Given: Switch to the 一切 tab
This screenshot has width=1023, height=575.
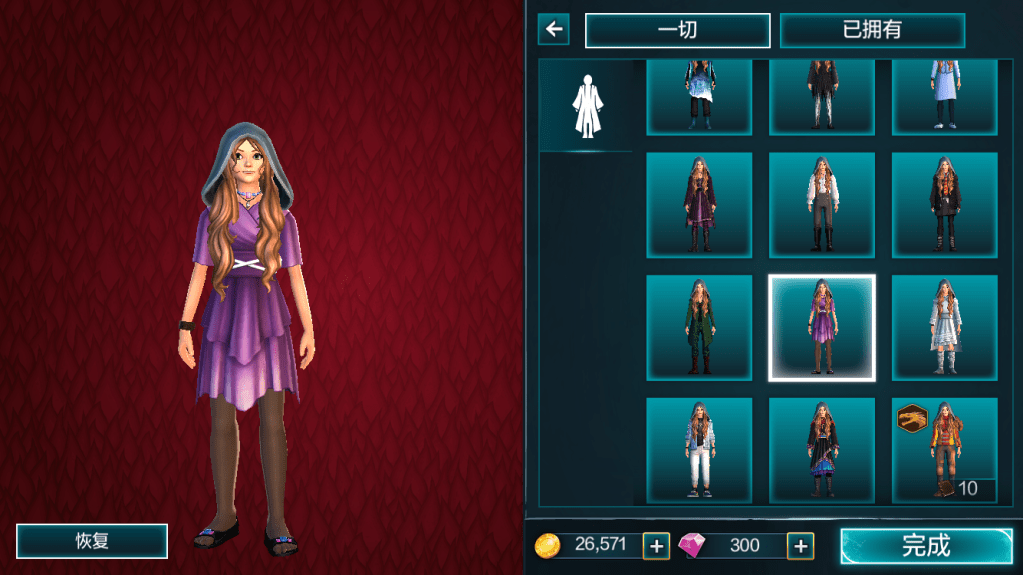Looking at the screenshot, I should (x=677, y=30).
